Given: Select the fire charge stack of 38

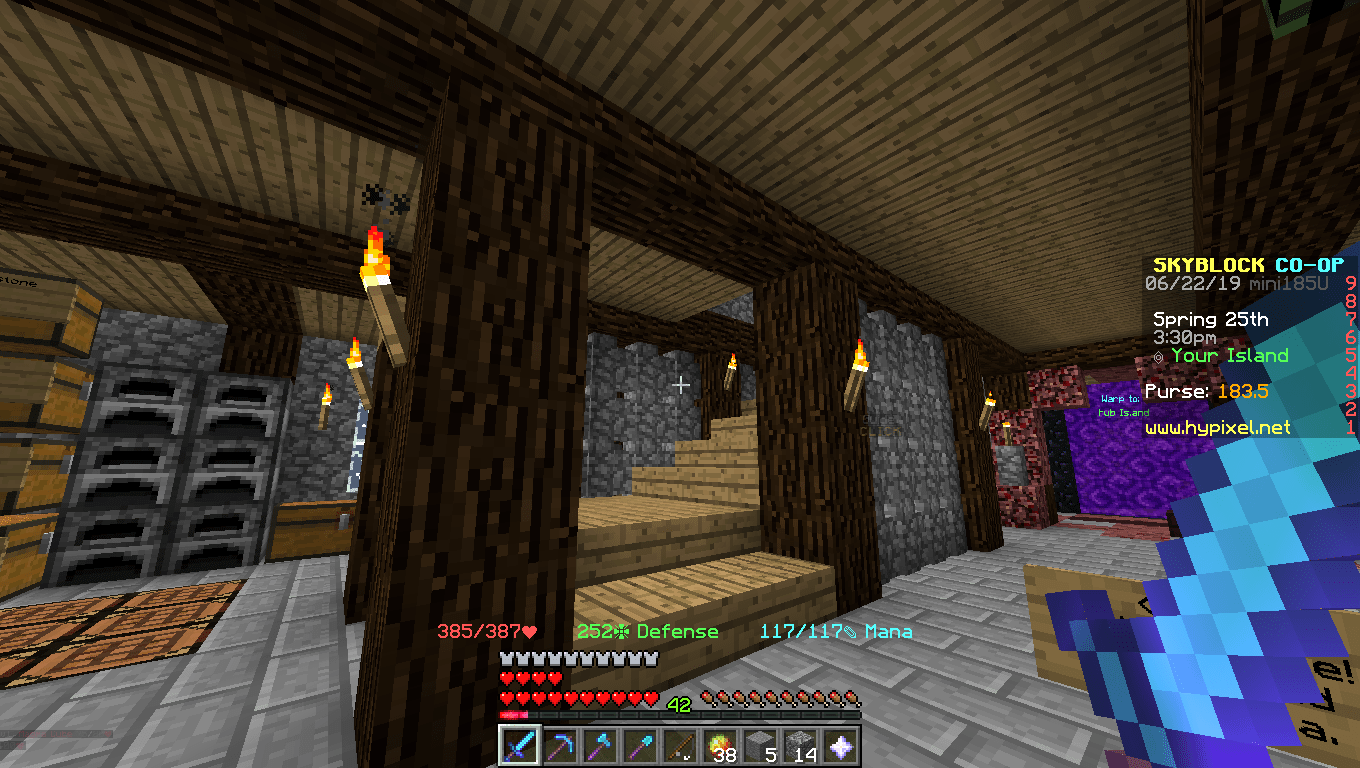Looking at the screenshot, I should (720, 746).
